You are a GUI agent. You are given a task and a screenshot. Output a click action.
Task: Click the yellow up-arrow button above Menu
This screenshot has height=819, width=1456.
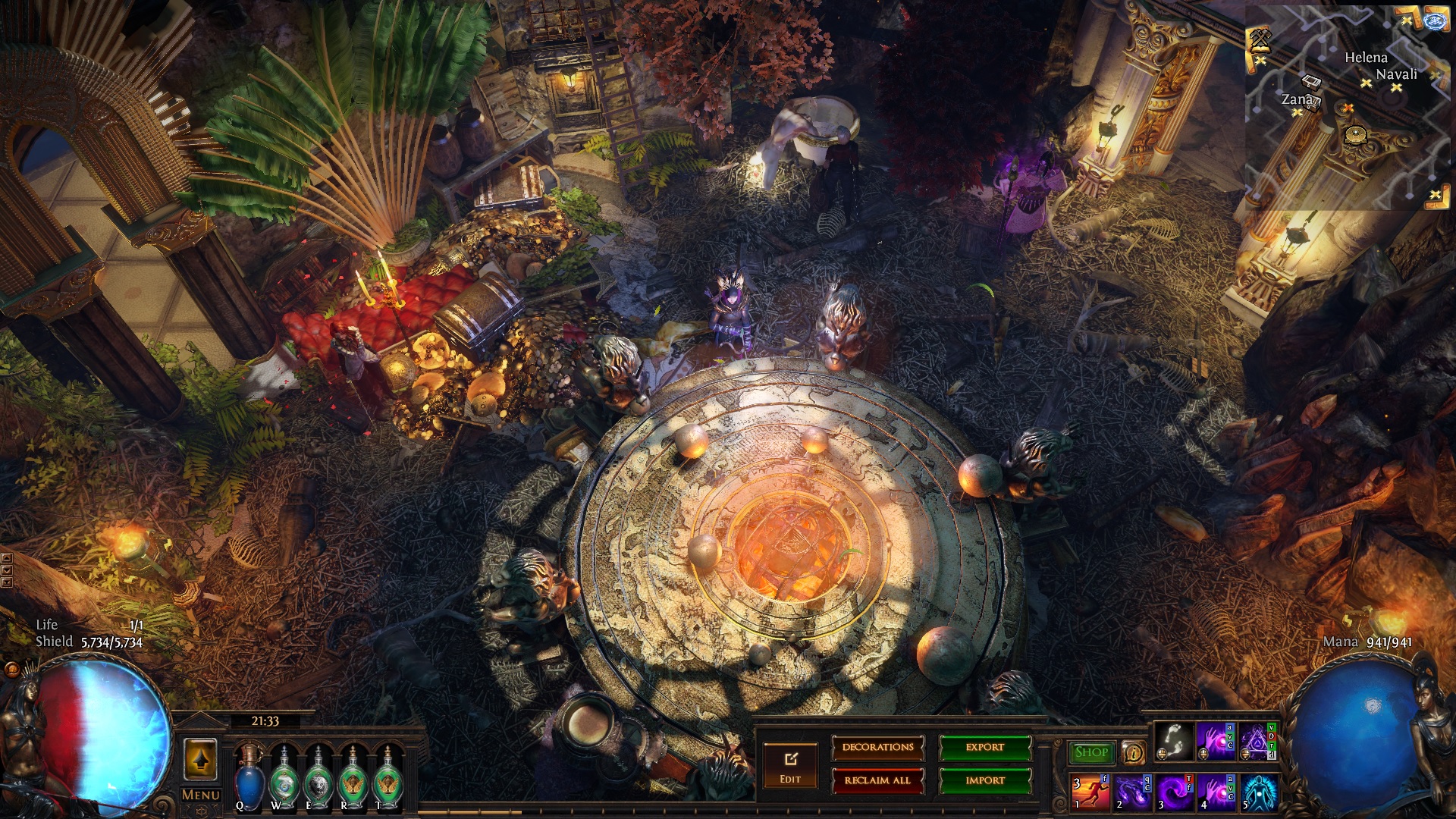click(201, 759)
